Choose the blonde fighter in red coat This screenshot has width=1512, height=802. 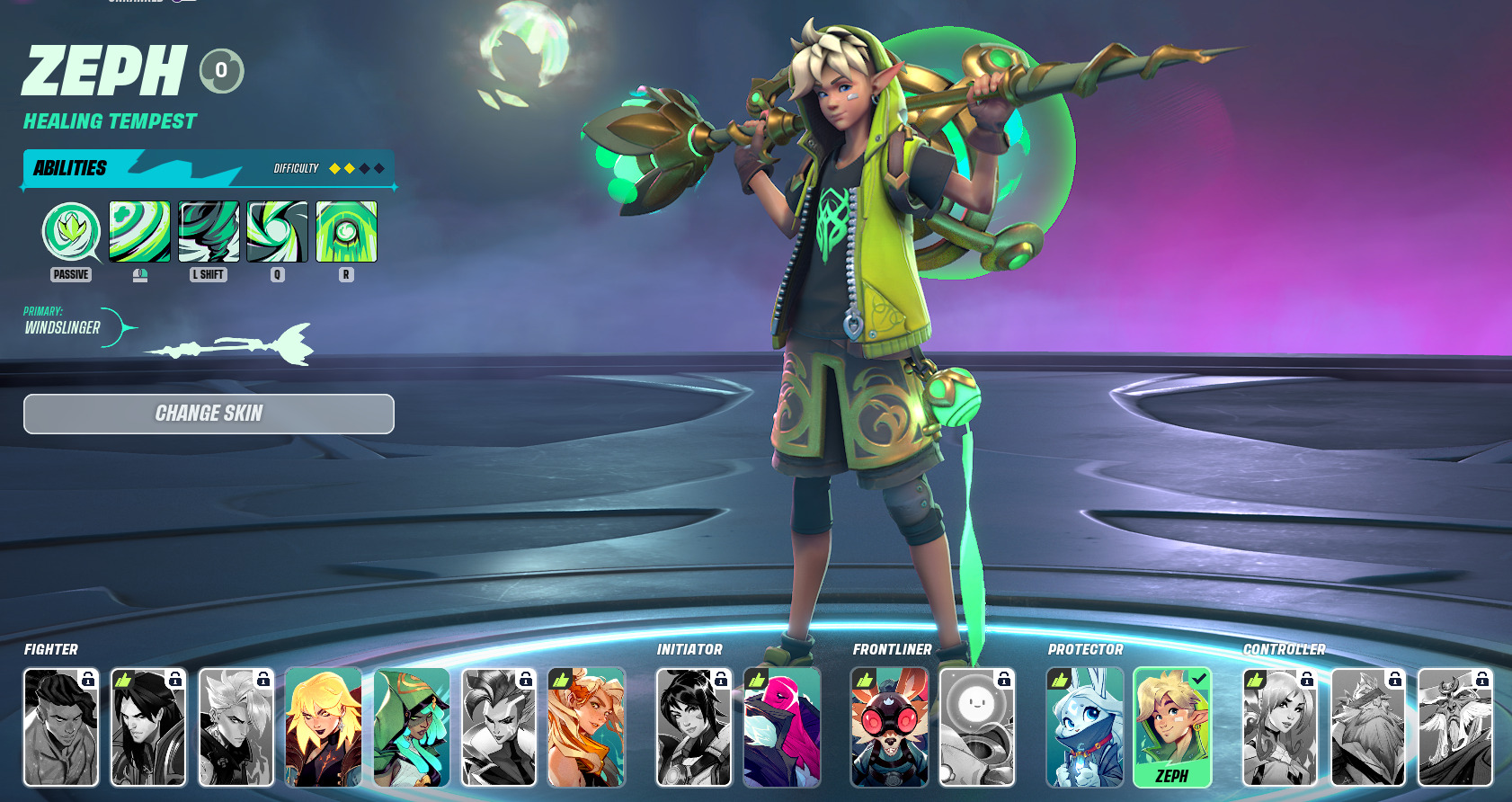tap(324, 726)
